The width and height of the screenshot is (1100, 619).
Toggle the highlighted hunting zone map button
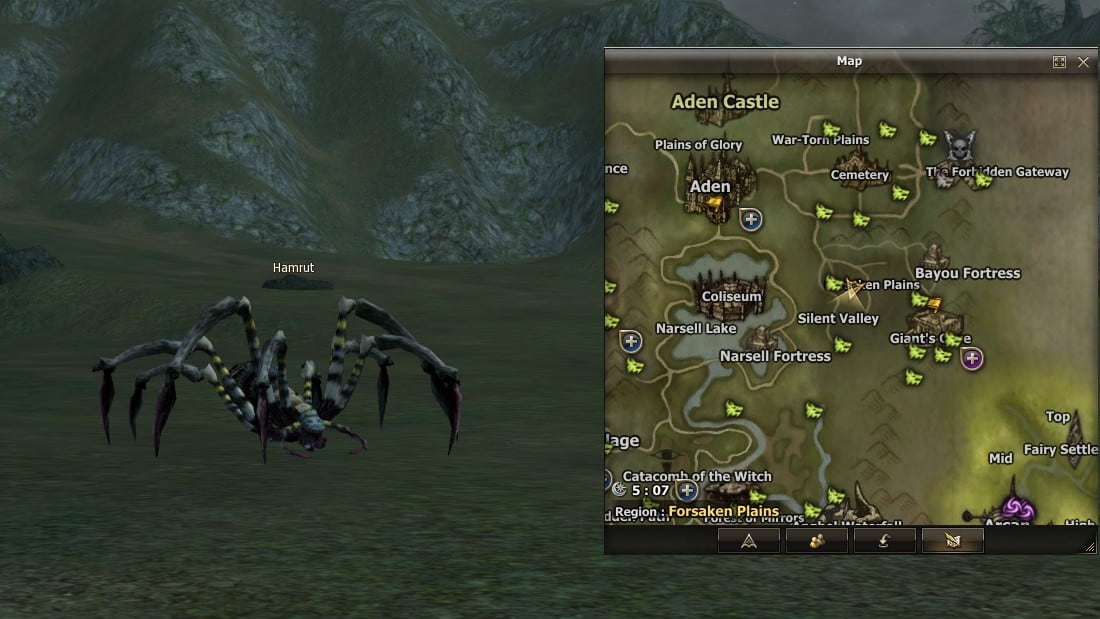pyautogui.click(x=952, y=541)
